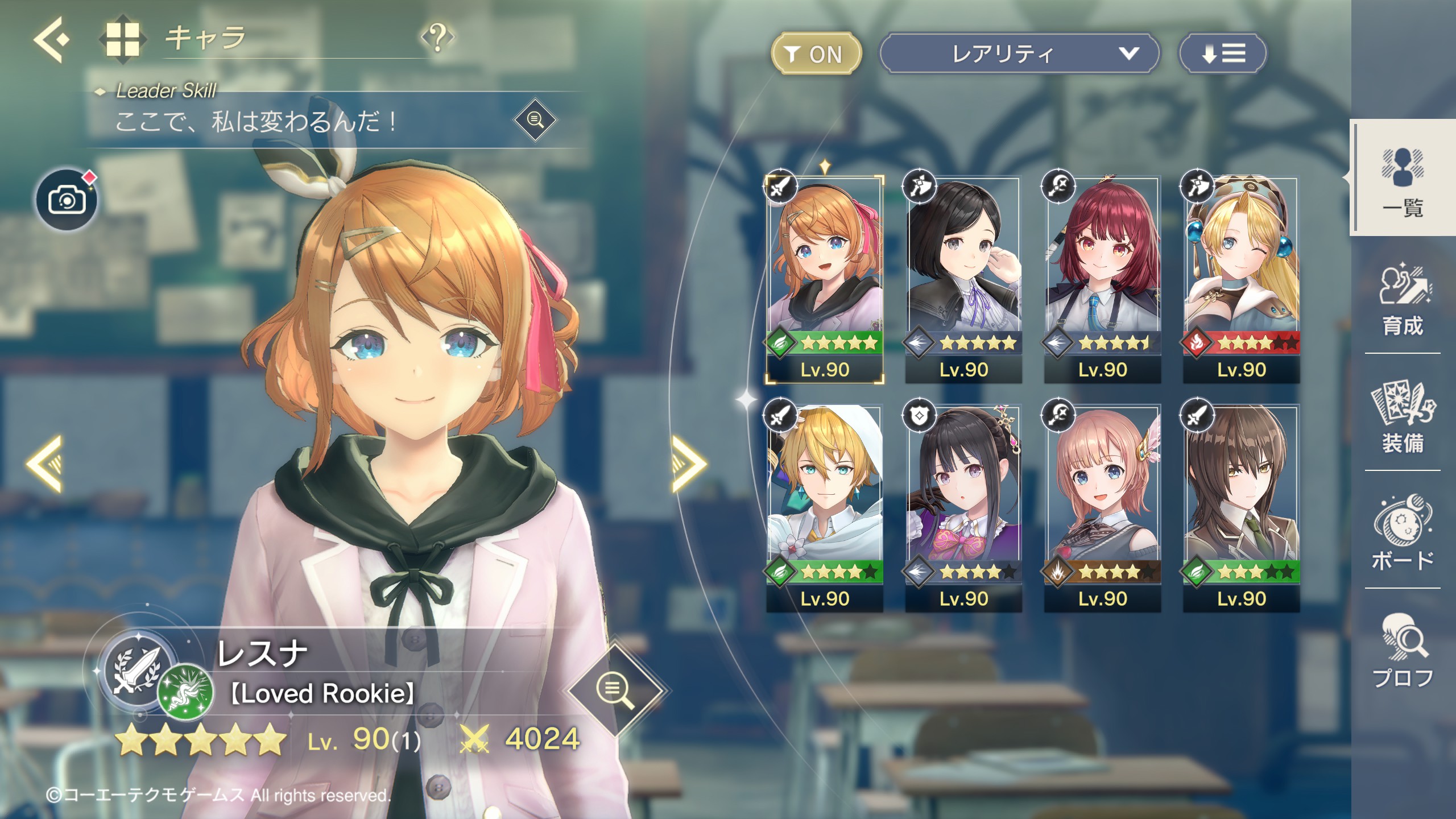
Task: Toggle the filter ON button
Action: 816,54
